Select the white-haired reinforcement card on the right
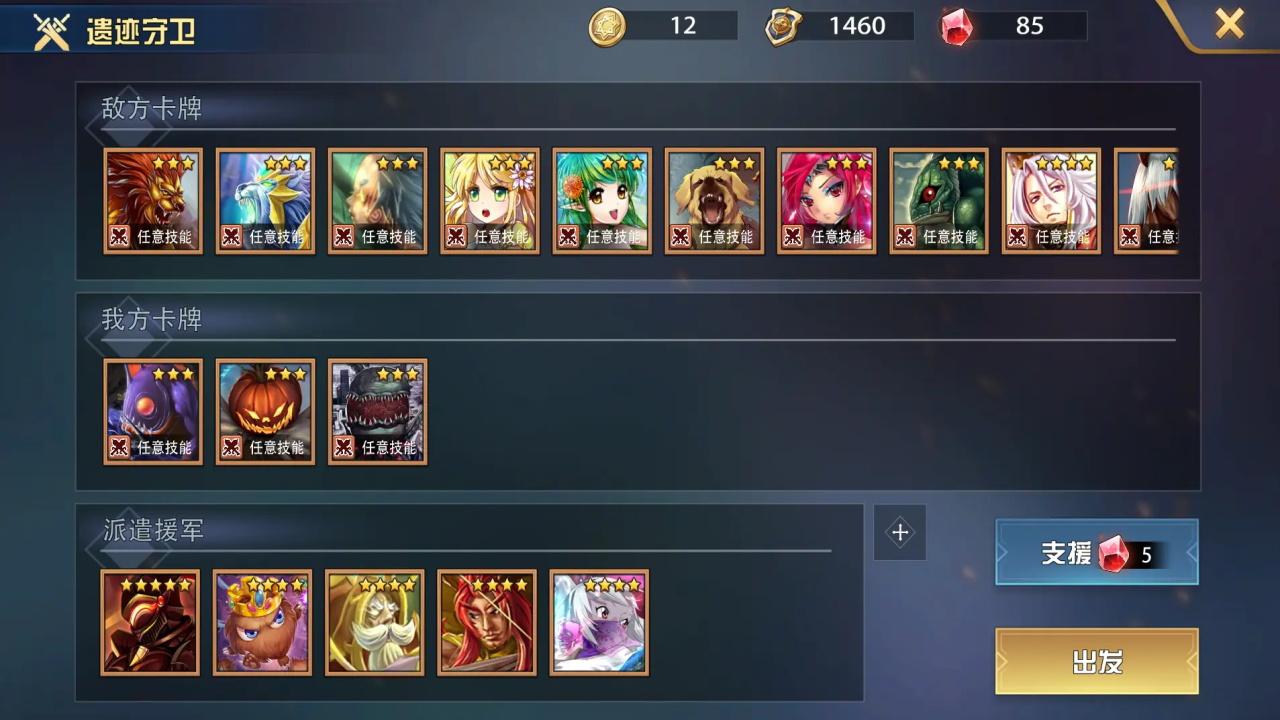1280x720 pixels. [598, 622]
